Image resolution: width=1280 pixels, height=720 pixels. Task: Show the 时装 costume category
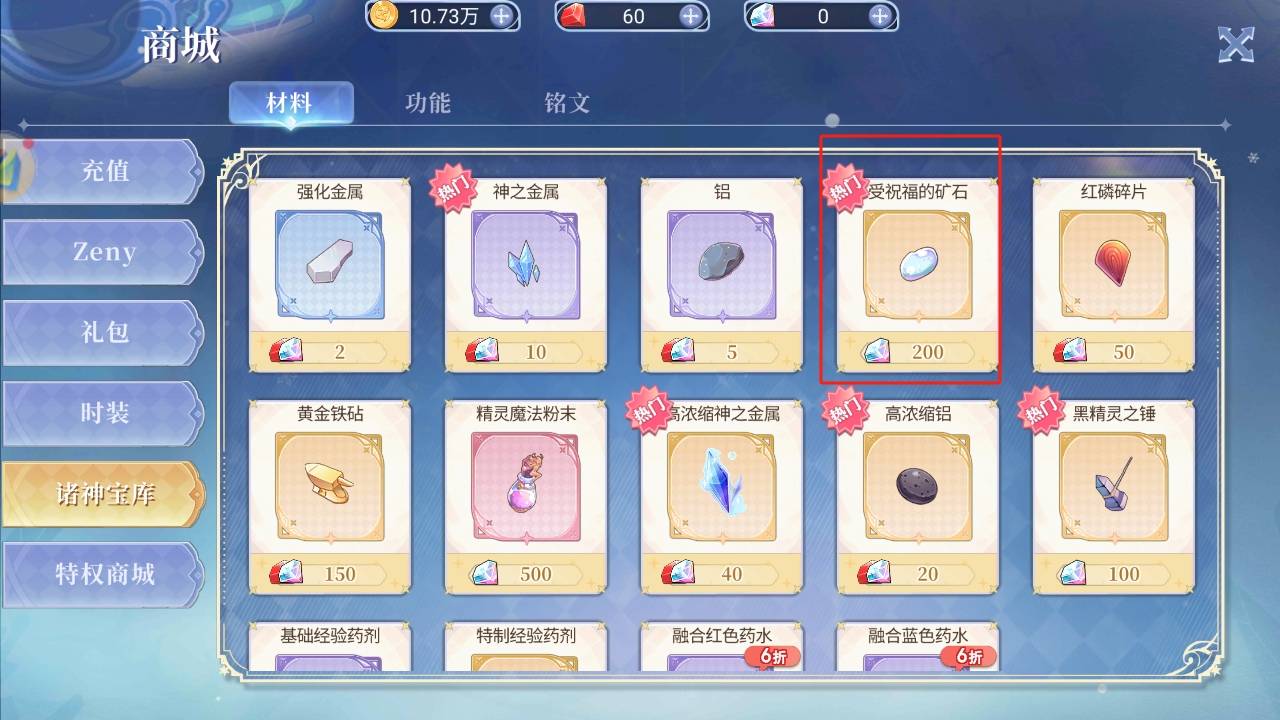coord(104,413)
